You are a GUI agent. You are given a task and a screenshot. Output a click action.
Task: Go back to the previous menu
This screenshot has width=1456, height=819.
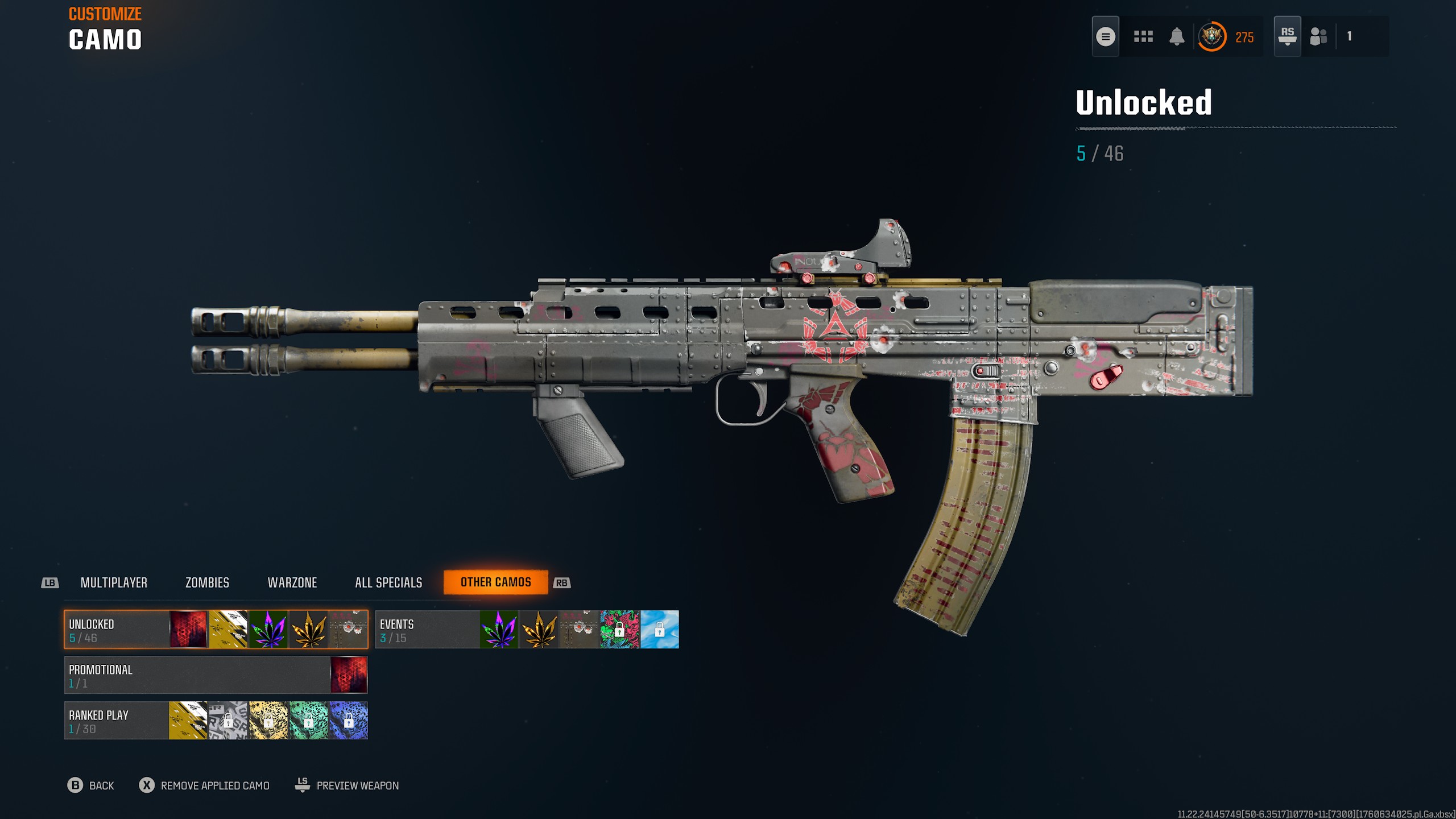(x=91, y=785)
